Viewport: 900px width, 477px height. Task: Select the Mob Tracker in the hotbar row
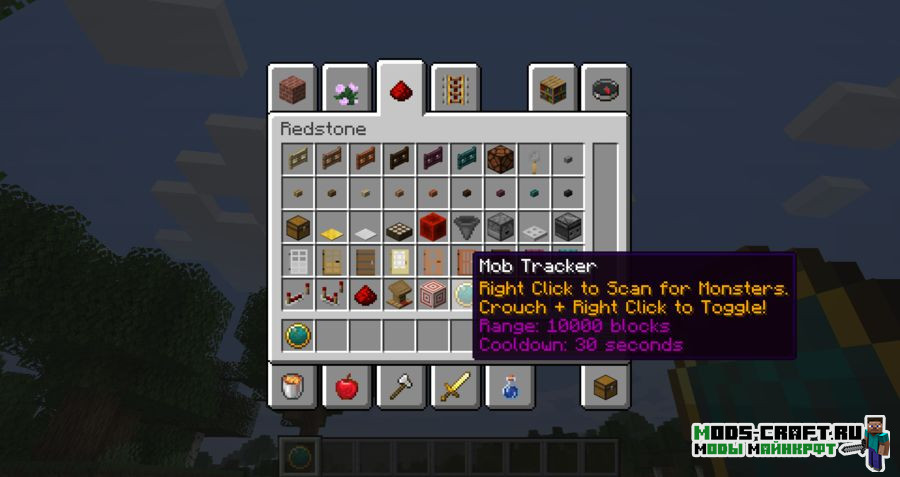pos(298,335)
